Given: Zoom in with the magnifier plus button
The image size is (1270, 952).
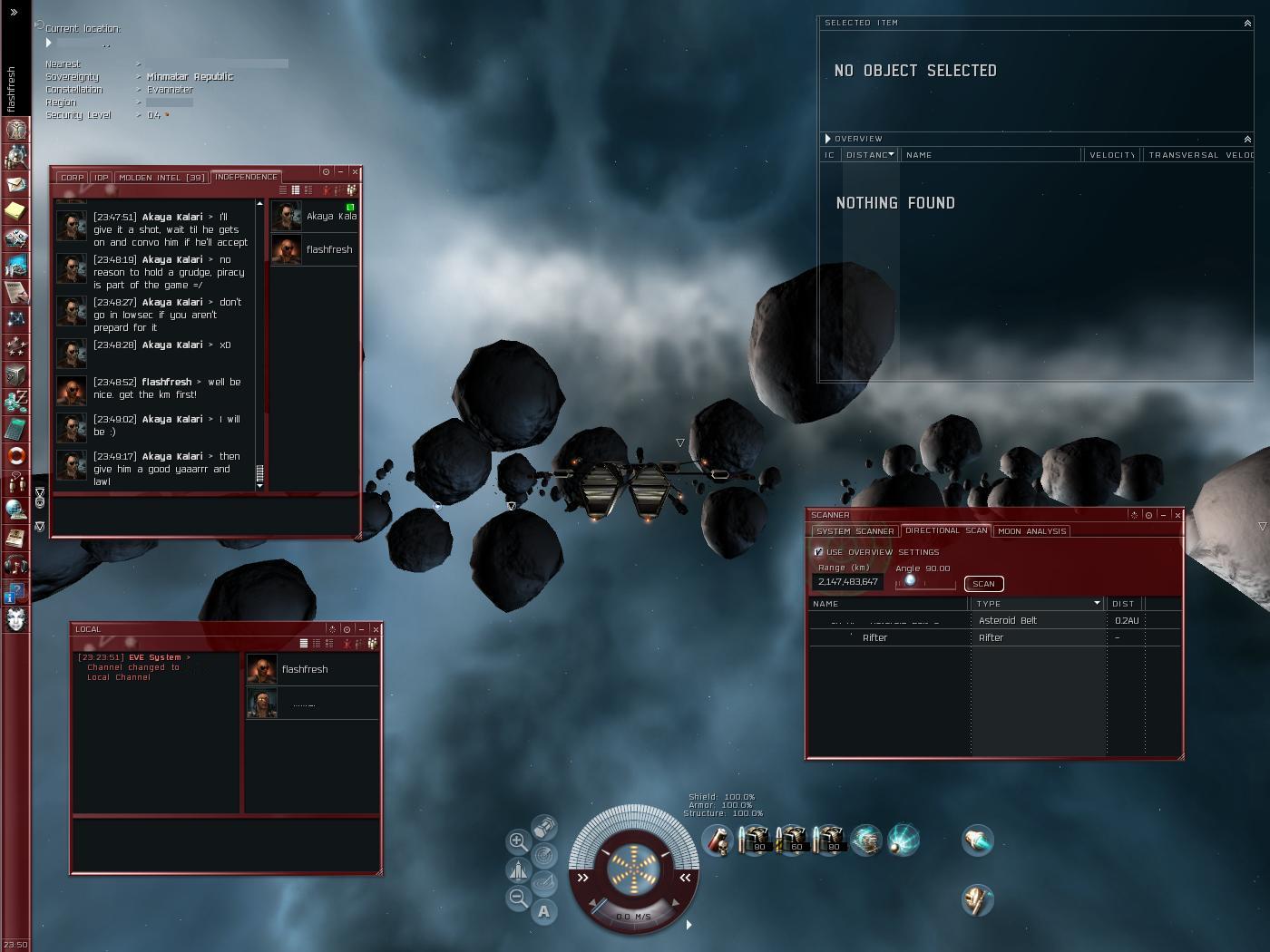Looking at the screenshot, I should coord(517,841).
